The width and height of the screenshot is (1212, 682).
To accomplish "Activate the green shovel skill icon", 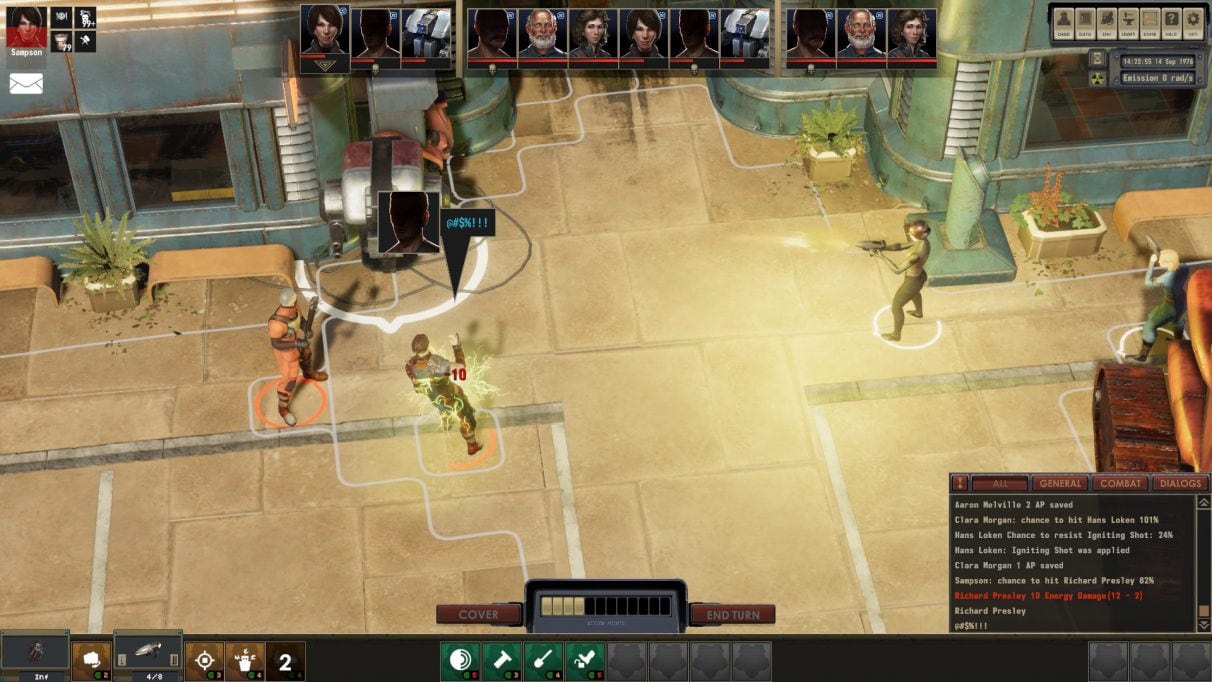I will tap(543, 660).
